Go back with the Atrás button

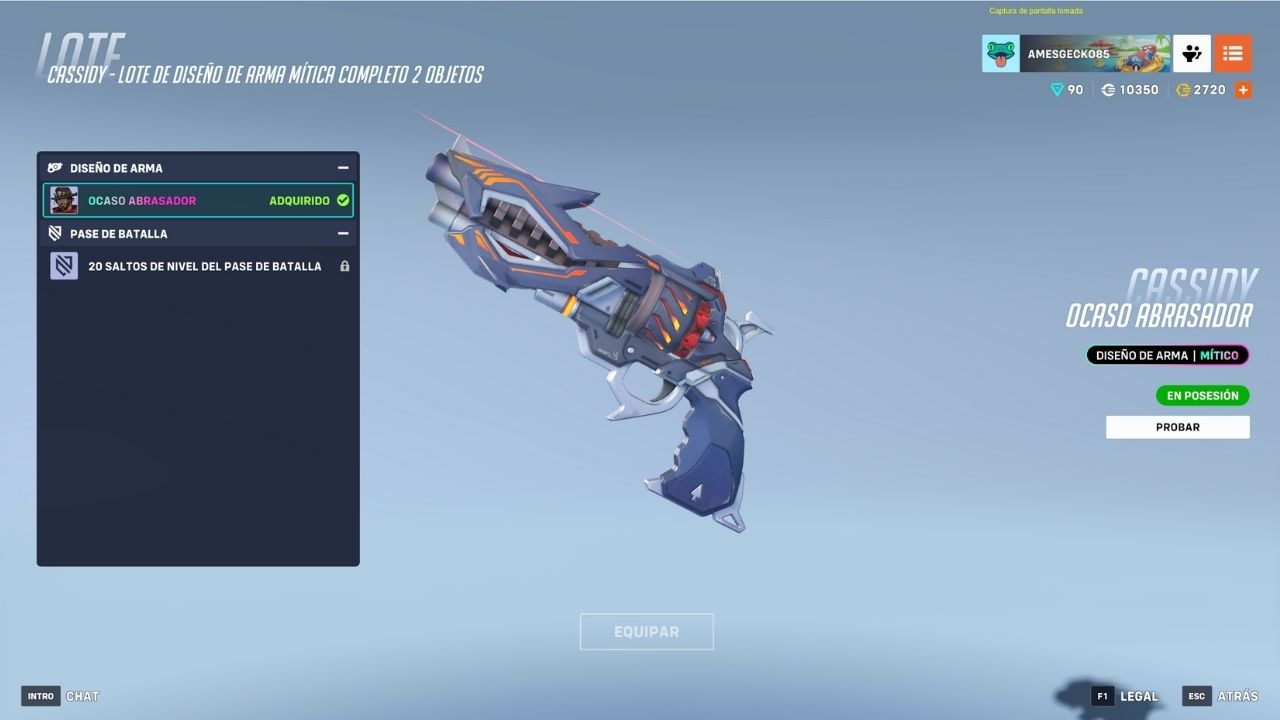tap(1221, 696)
